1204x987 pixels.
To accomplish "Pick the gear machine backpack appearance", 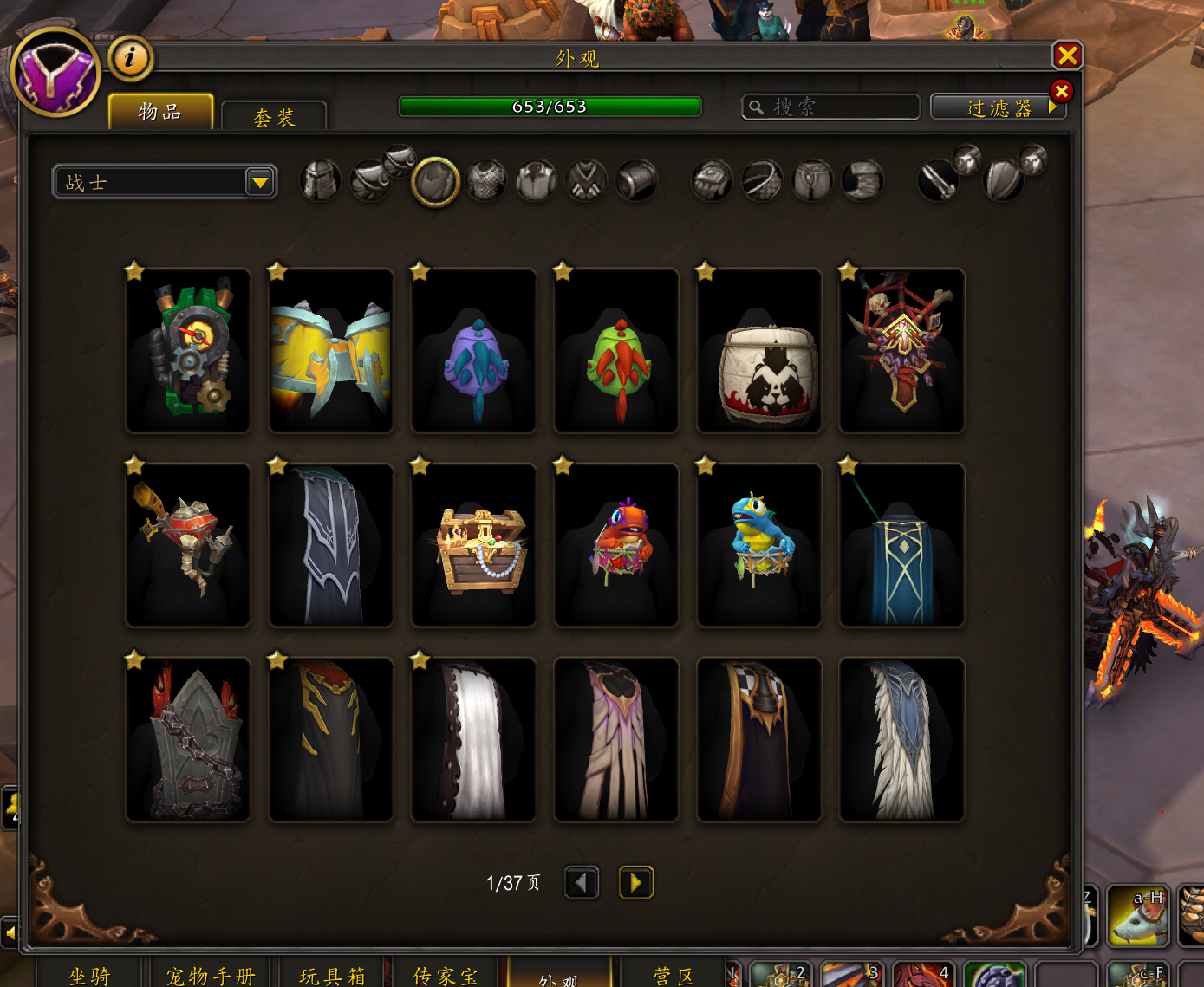I will coord(188,351).
